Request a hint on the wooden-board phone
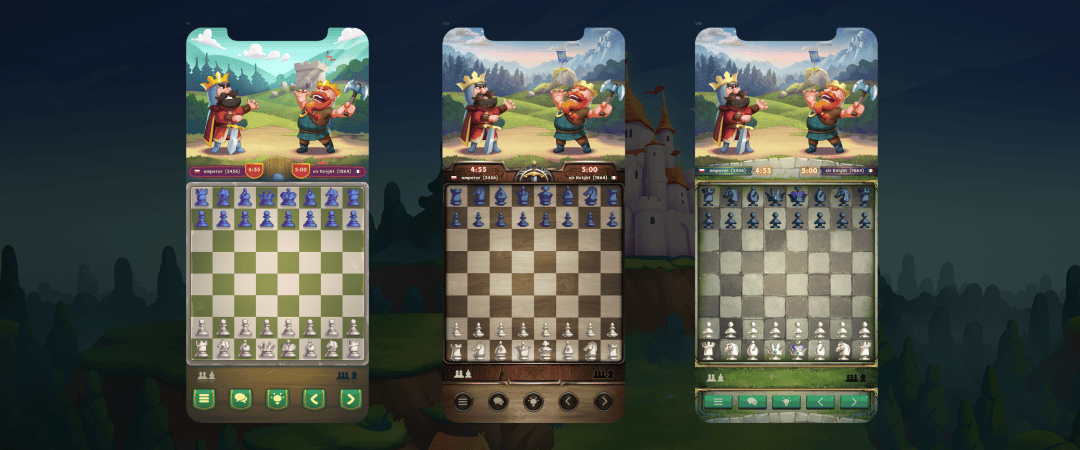 coord(533,402)
